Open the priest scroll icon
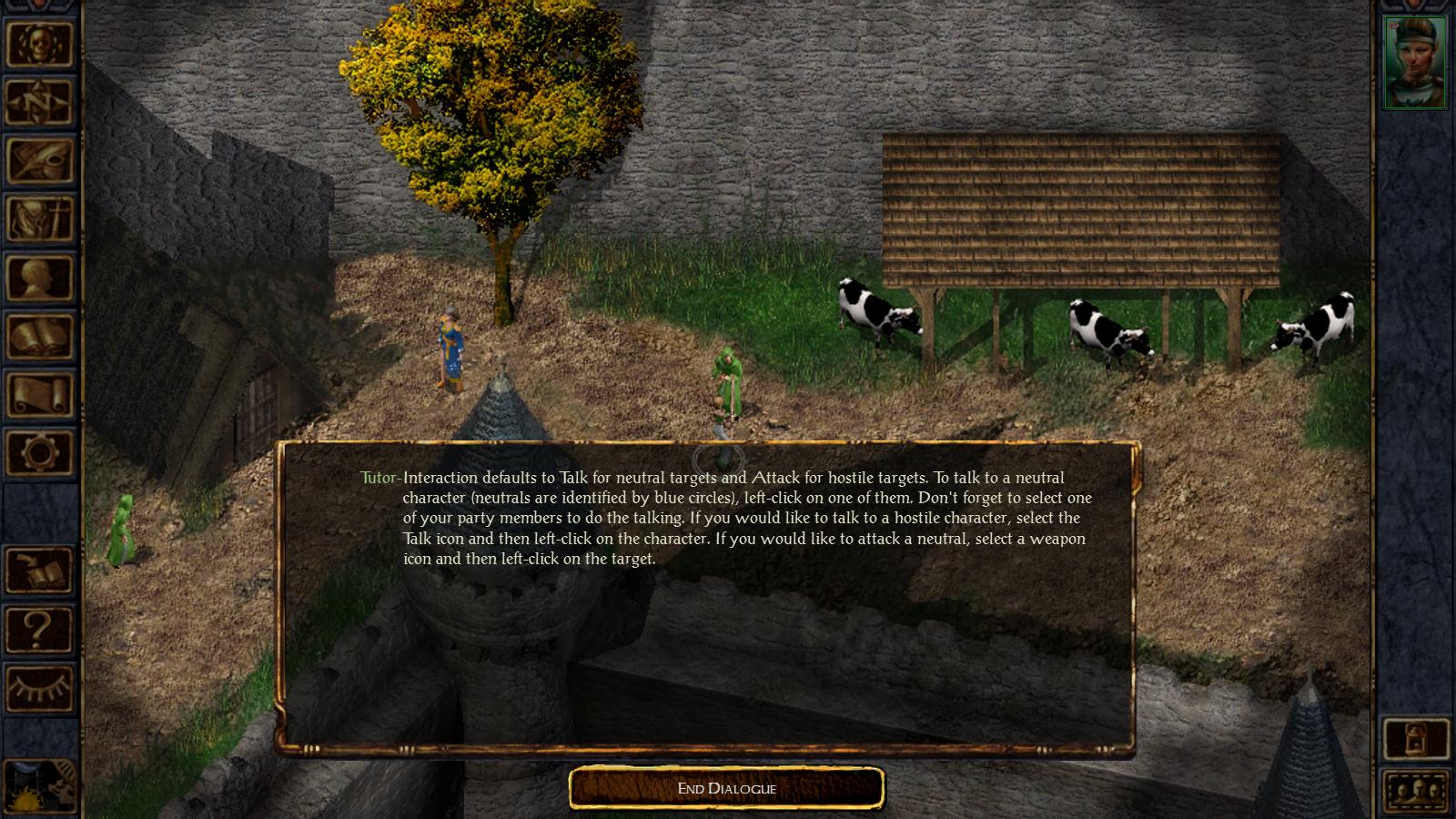1456x819 pixels. [x=39, y=394]
